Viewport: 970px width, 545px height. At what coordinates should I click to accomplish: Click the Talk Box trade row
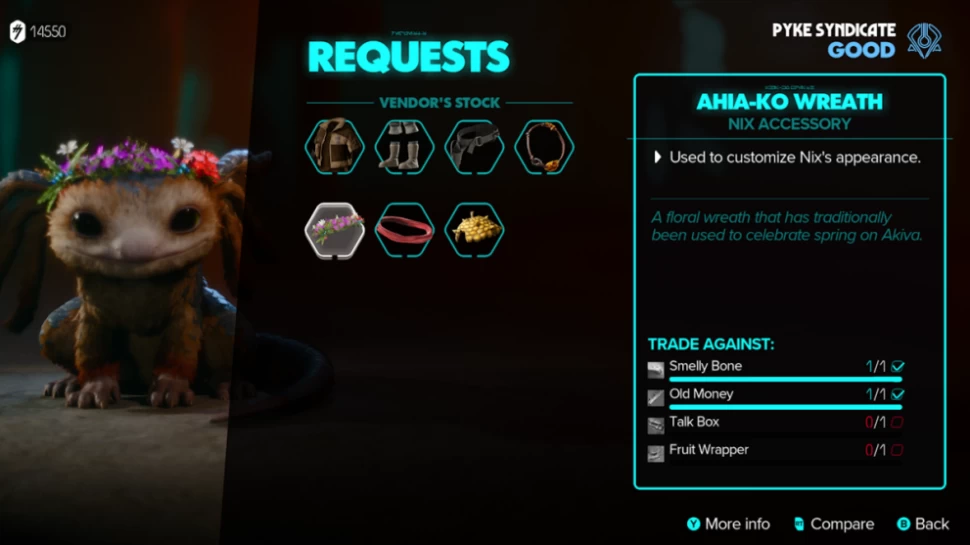click(x=775, y=423)
